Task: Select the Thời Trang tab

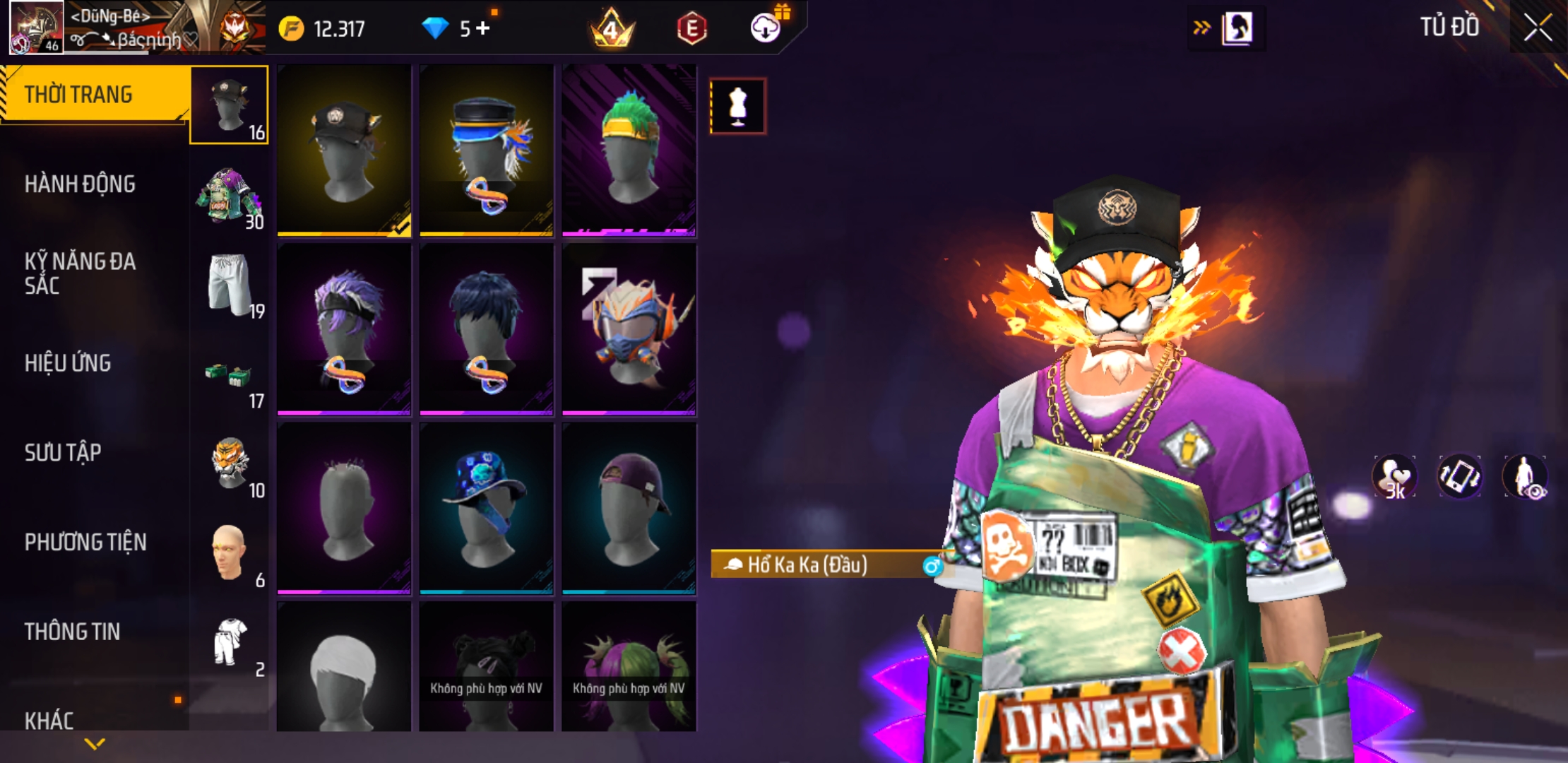Action: point(78,95)
